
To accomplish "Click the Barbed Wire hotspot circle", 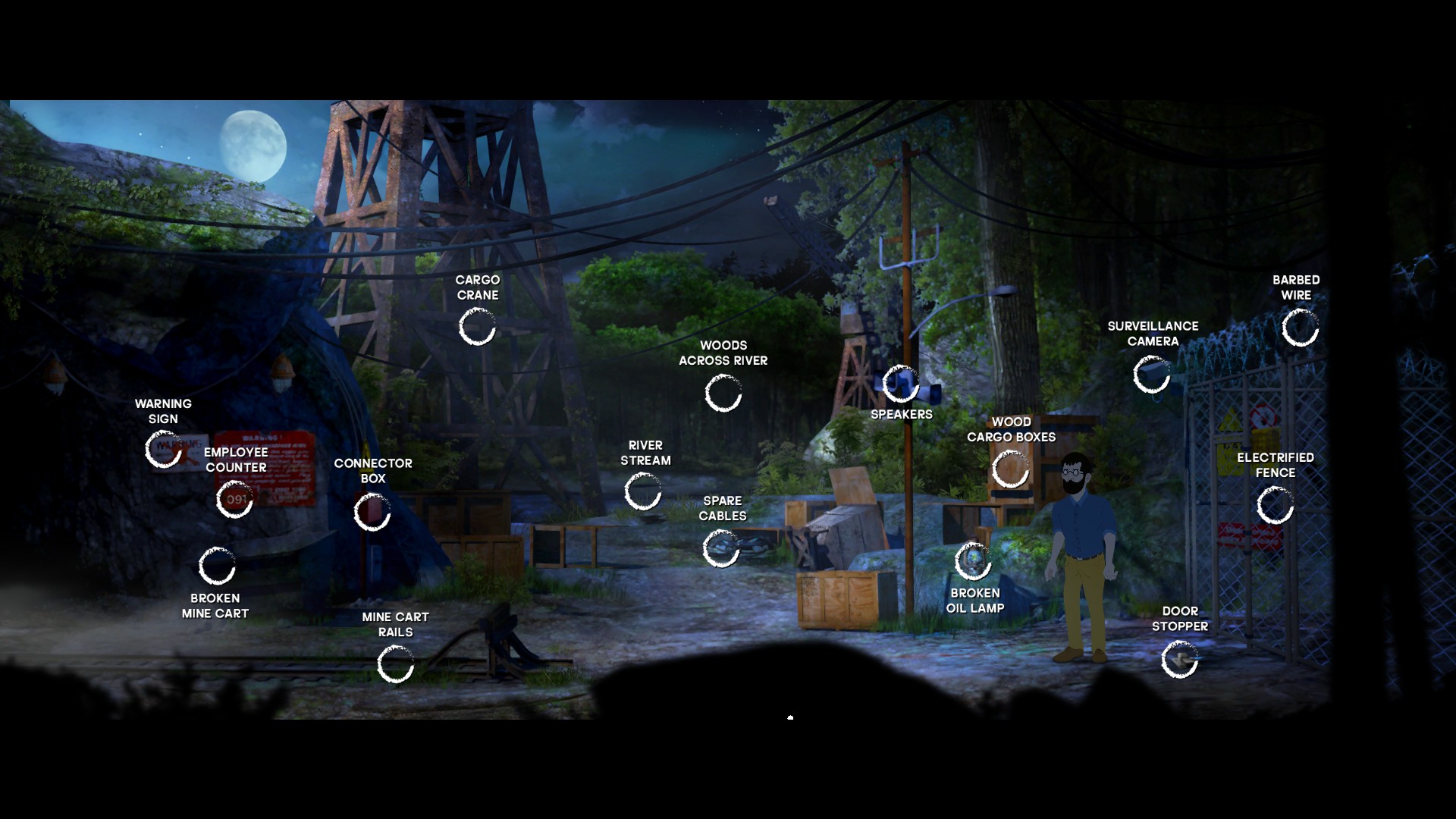I will click(x=1300, y=328).
